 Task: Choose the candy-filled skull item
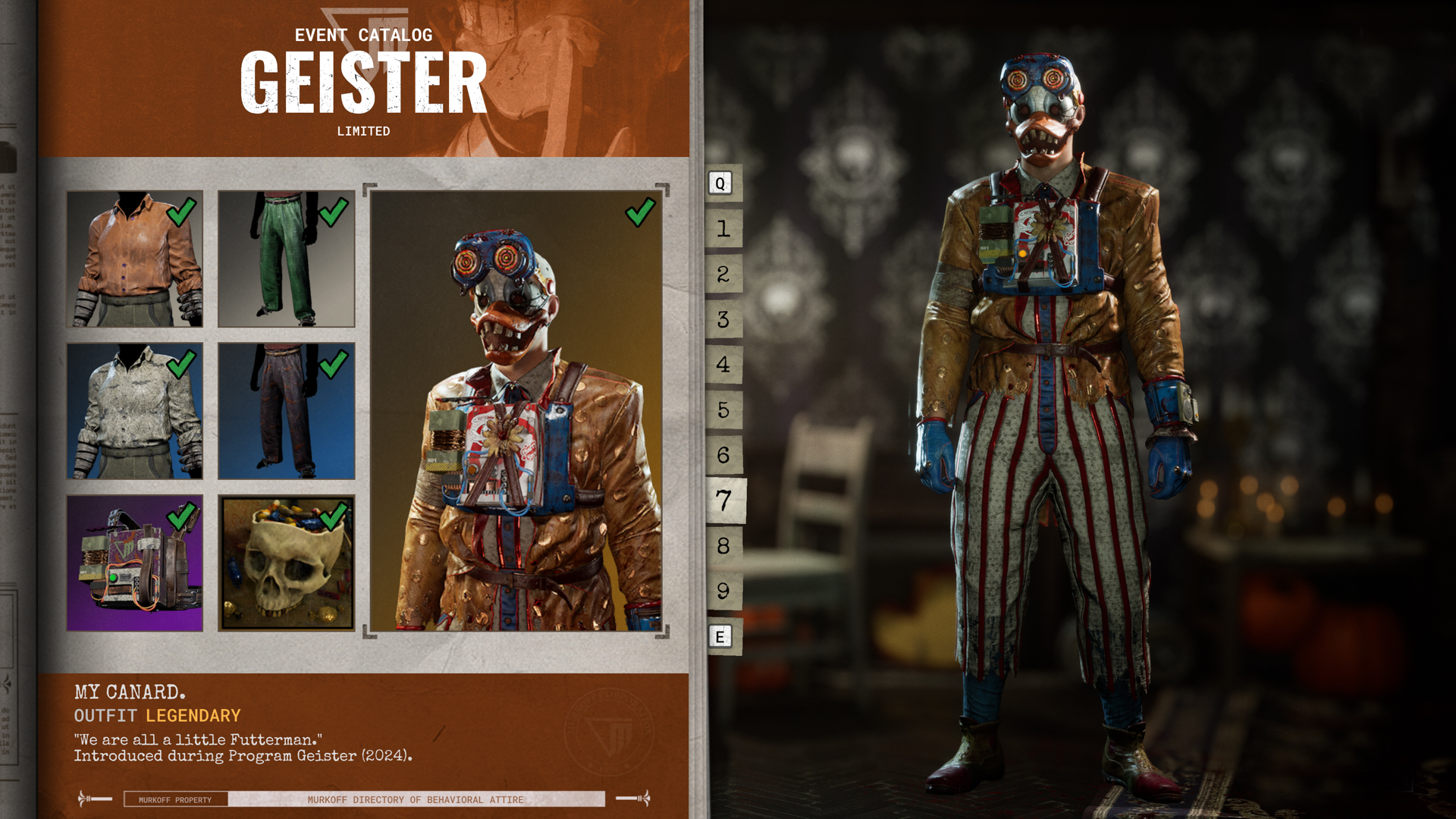[x=287, y=563]
